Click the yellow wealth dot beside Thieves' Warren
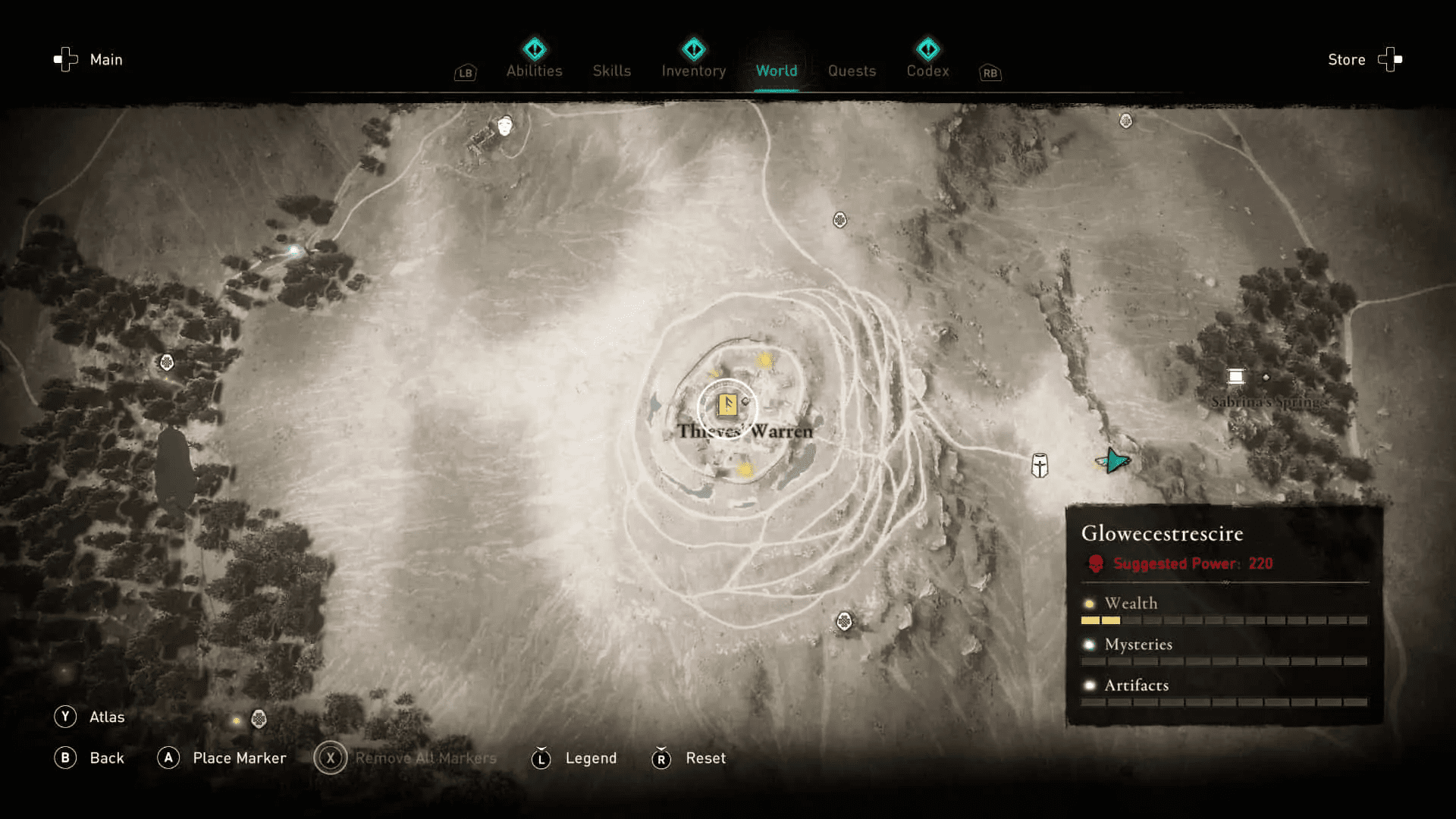The width and height of the screenshot is (1456, 819). point(765,361)
